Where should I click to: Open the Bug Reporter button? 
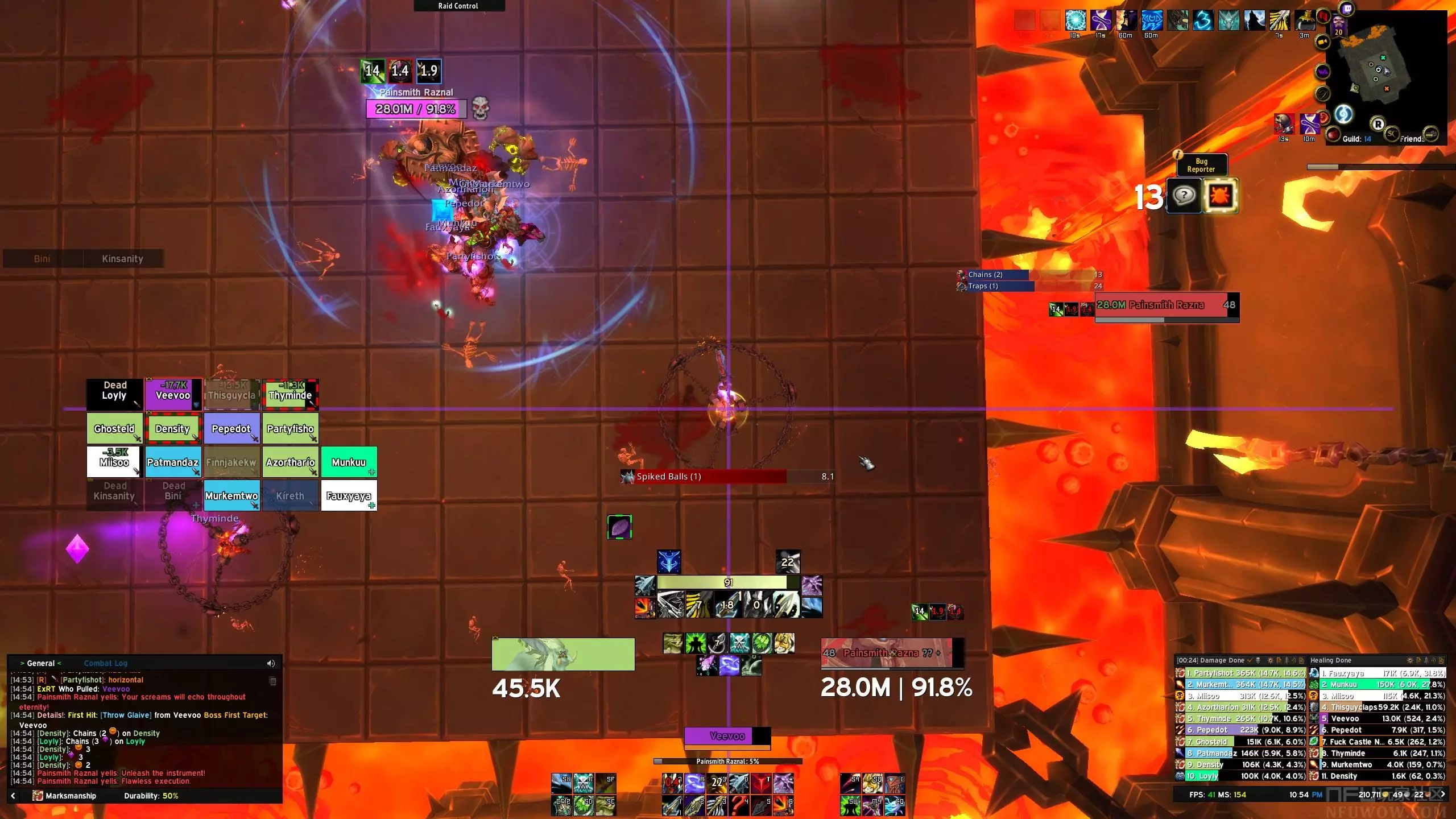(x=1201, y=165)
